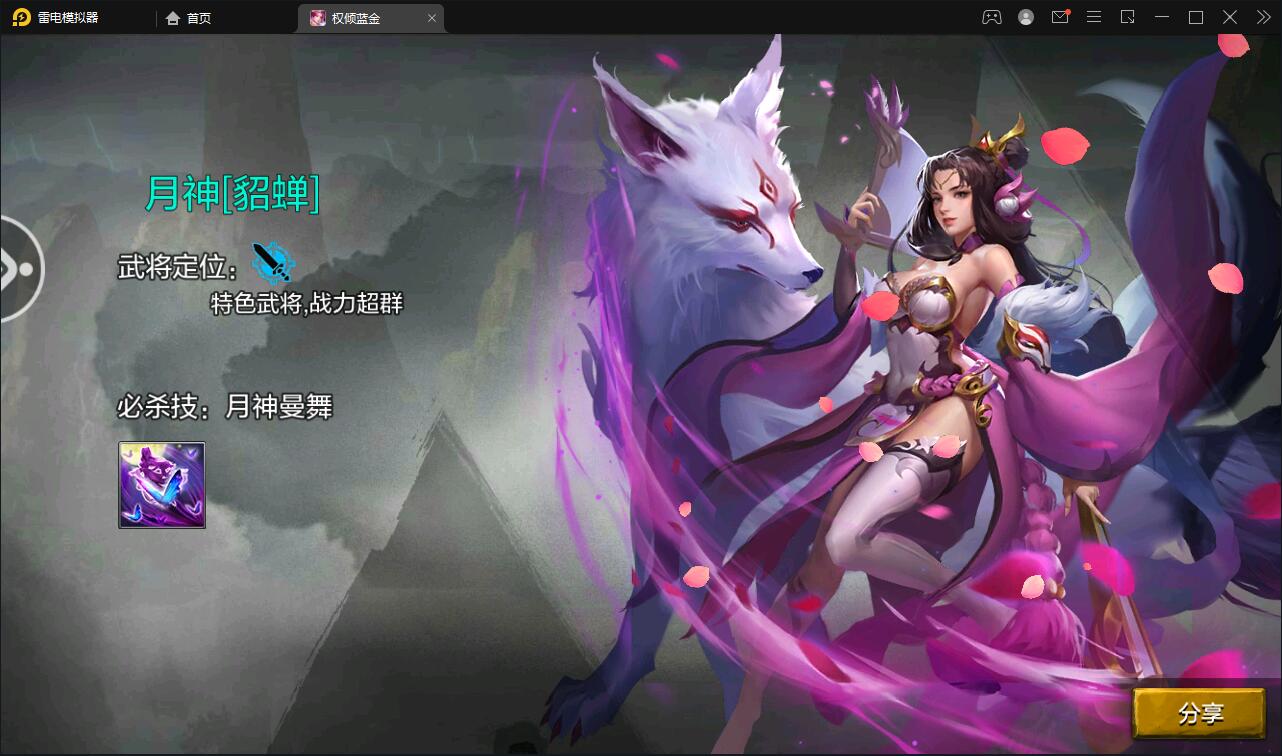This screenshot has width=1282, height=756.
Task: Click the 特色武将,战力超群 description text
Action: (305, 302)
